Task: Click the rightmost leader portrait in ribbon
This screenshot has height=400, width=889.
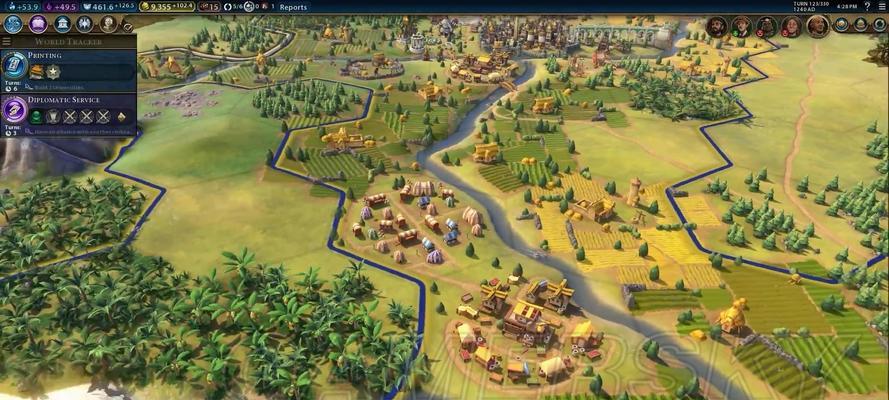Action: 818,26
